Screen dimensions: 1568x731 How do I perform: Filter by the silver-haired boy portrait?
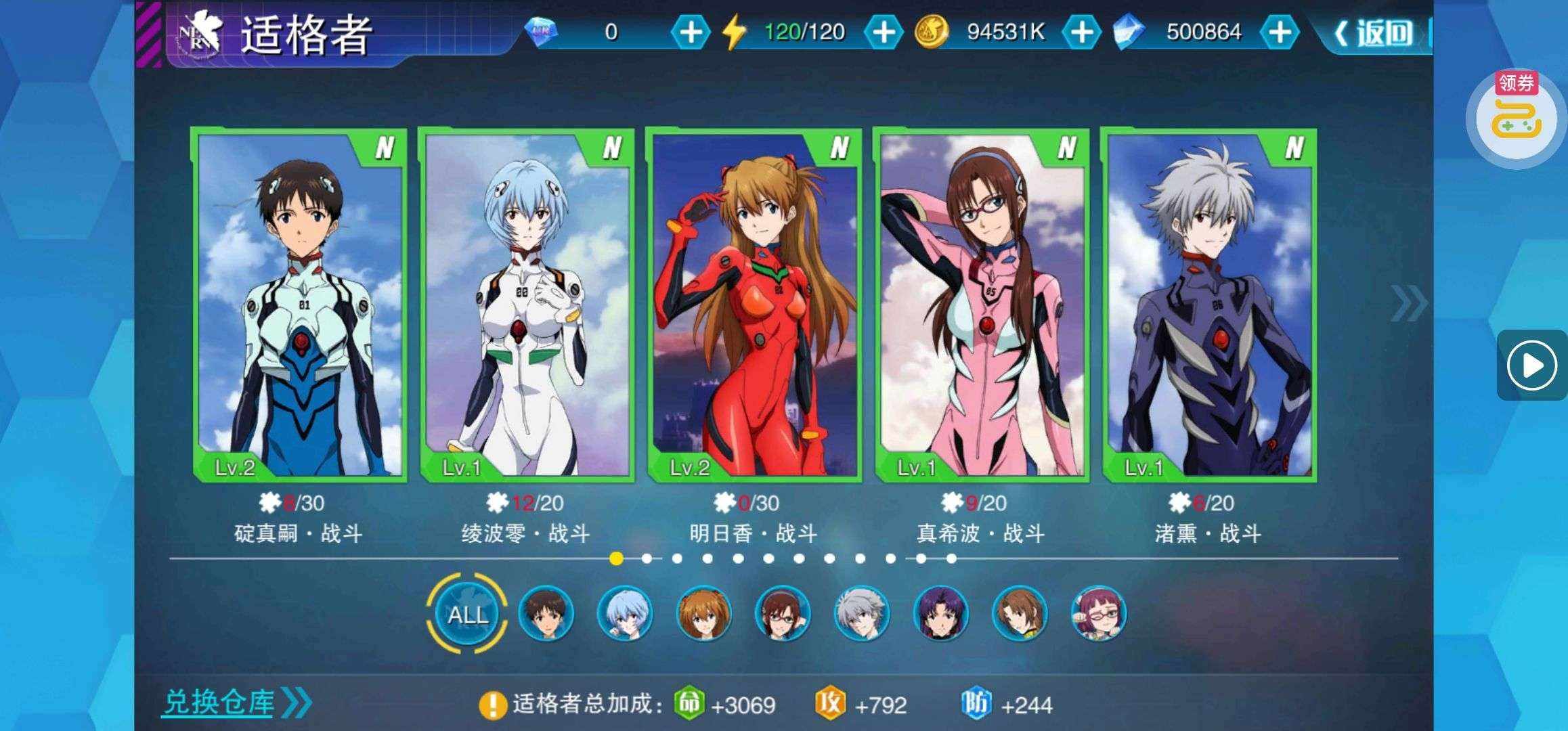tap(861, 614)
